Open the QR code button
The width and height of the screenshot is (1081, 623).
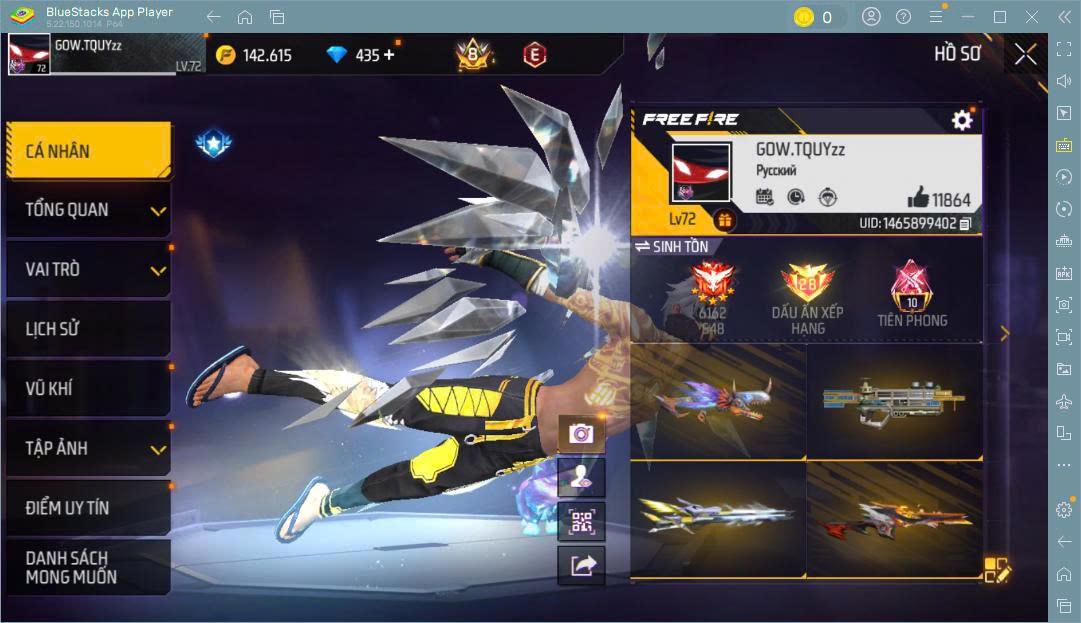[x=581, y=521]
